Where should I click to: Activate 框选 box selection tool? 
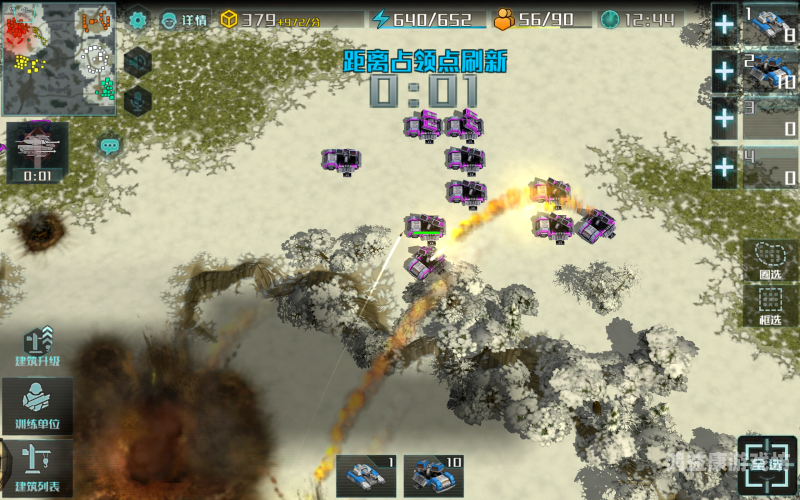tap(770, 305)
